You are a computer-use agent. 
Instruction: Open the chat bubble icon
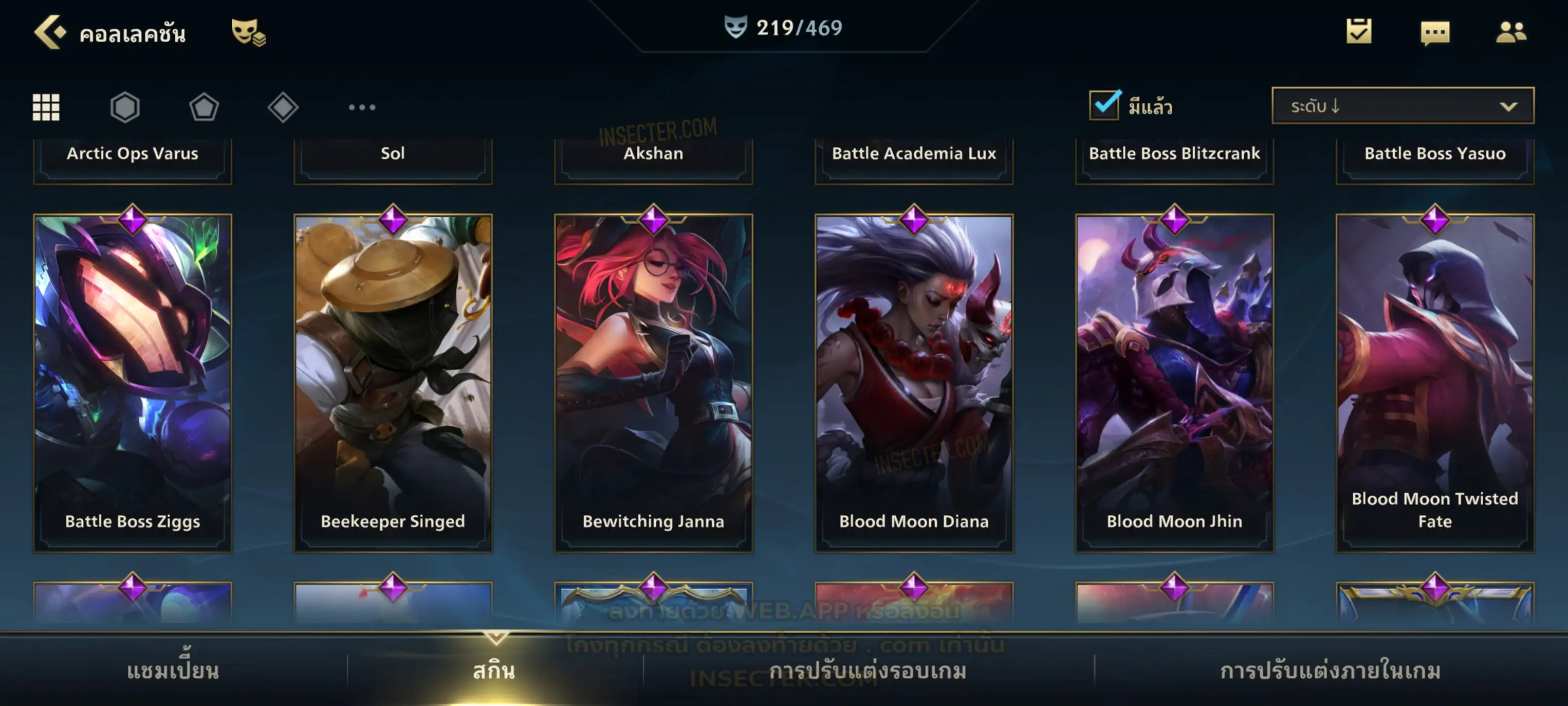(1435, 33)
